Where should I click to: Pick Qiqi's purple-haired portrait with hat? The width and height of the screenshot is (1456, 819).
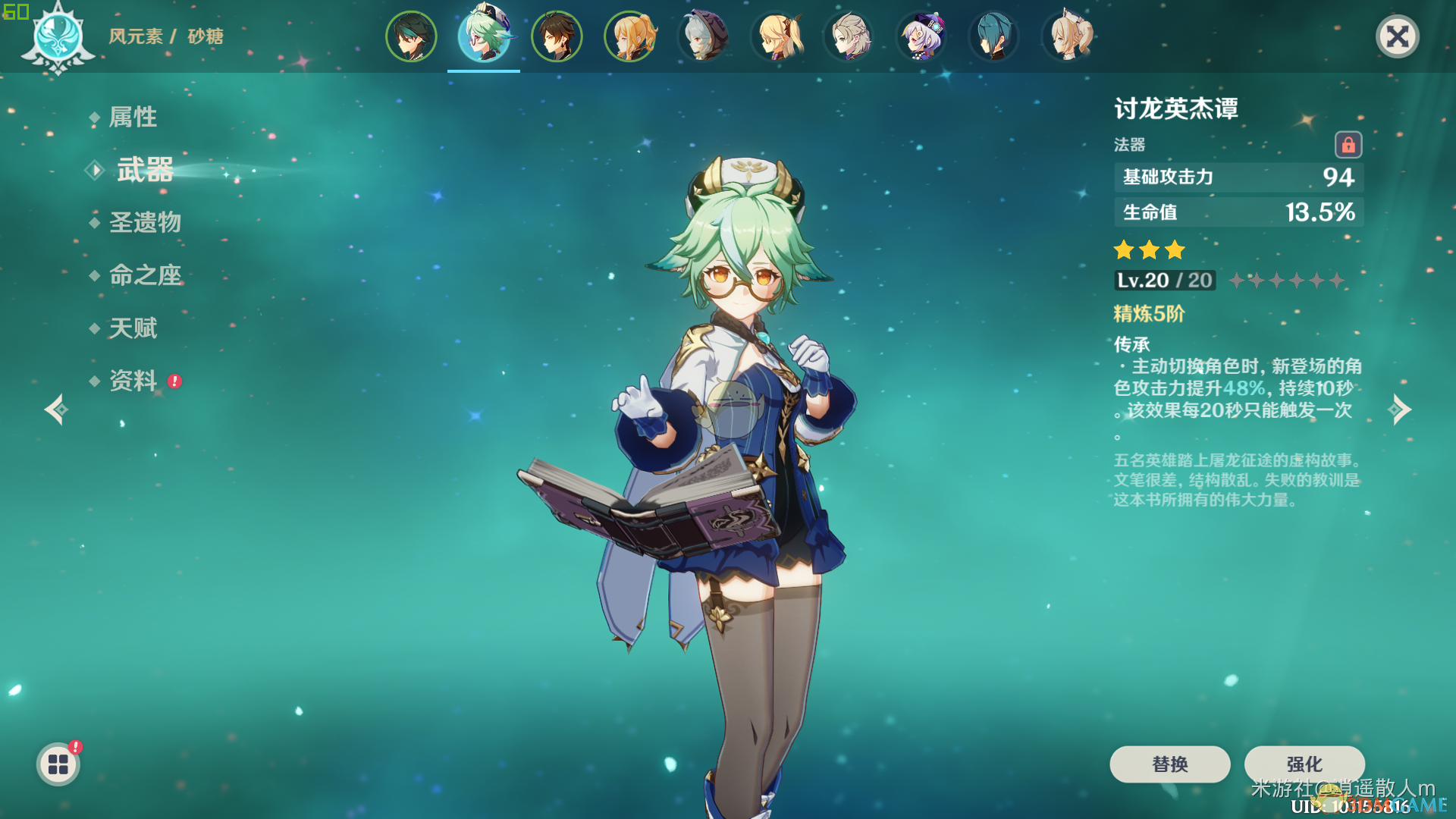click(921, 36)
